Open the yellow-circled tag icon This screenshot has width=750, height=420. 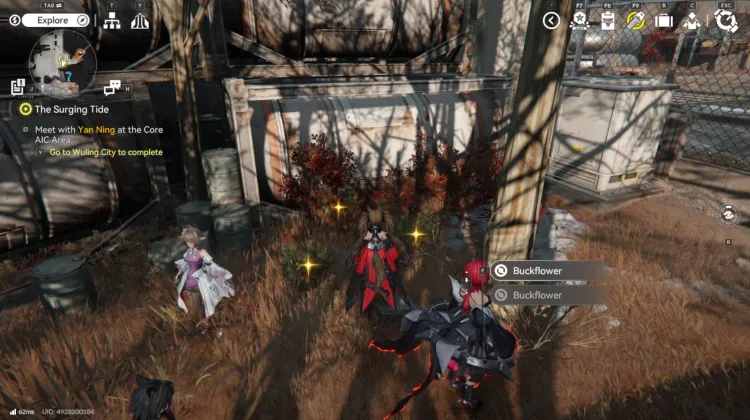click(634, 20)
